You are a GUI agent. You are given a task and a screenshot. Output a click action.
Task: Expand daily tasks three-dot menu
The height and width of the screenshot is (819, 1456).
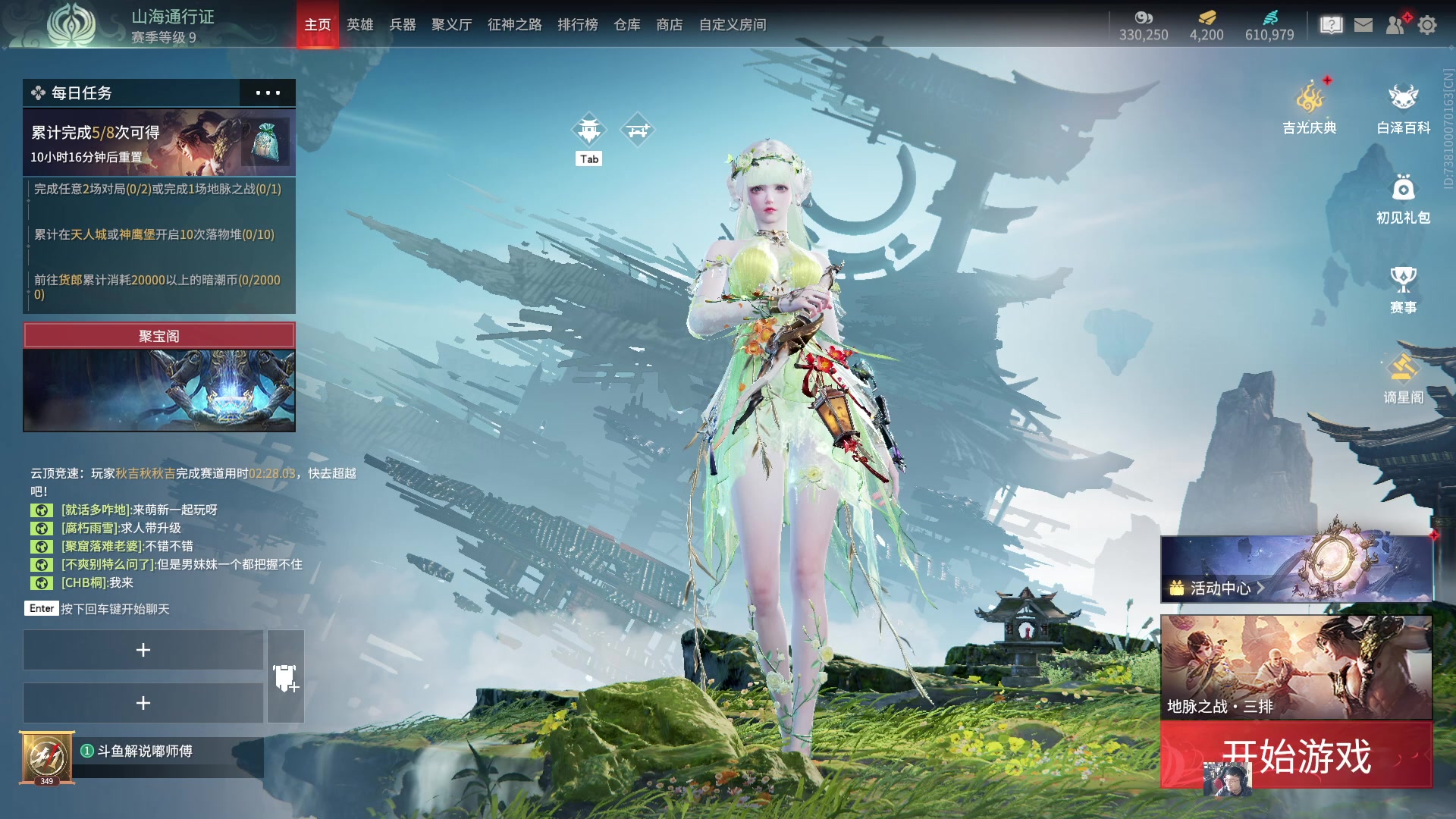point(268,93)
